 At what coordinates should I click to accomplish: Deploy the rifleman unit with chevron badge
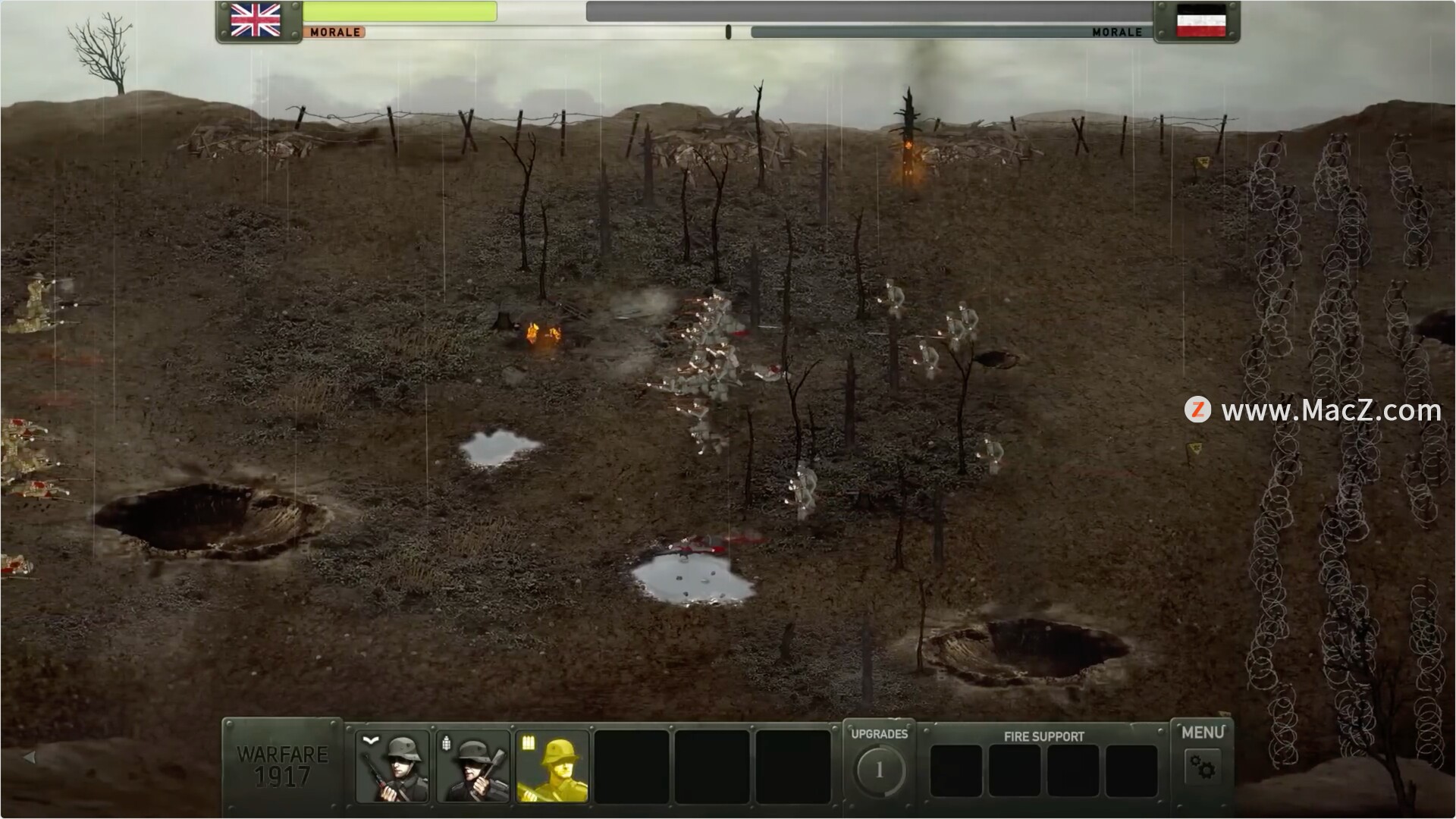coord(392,767)
